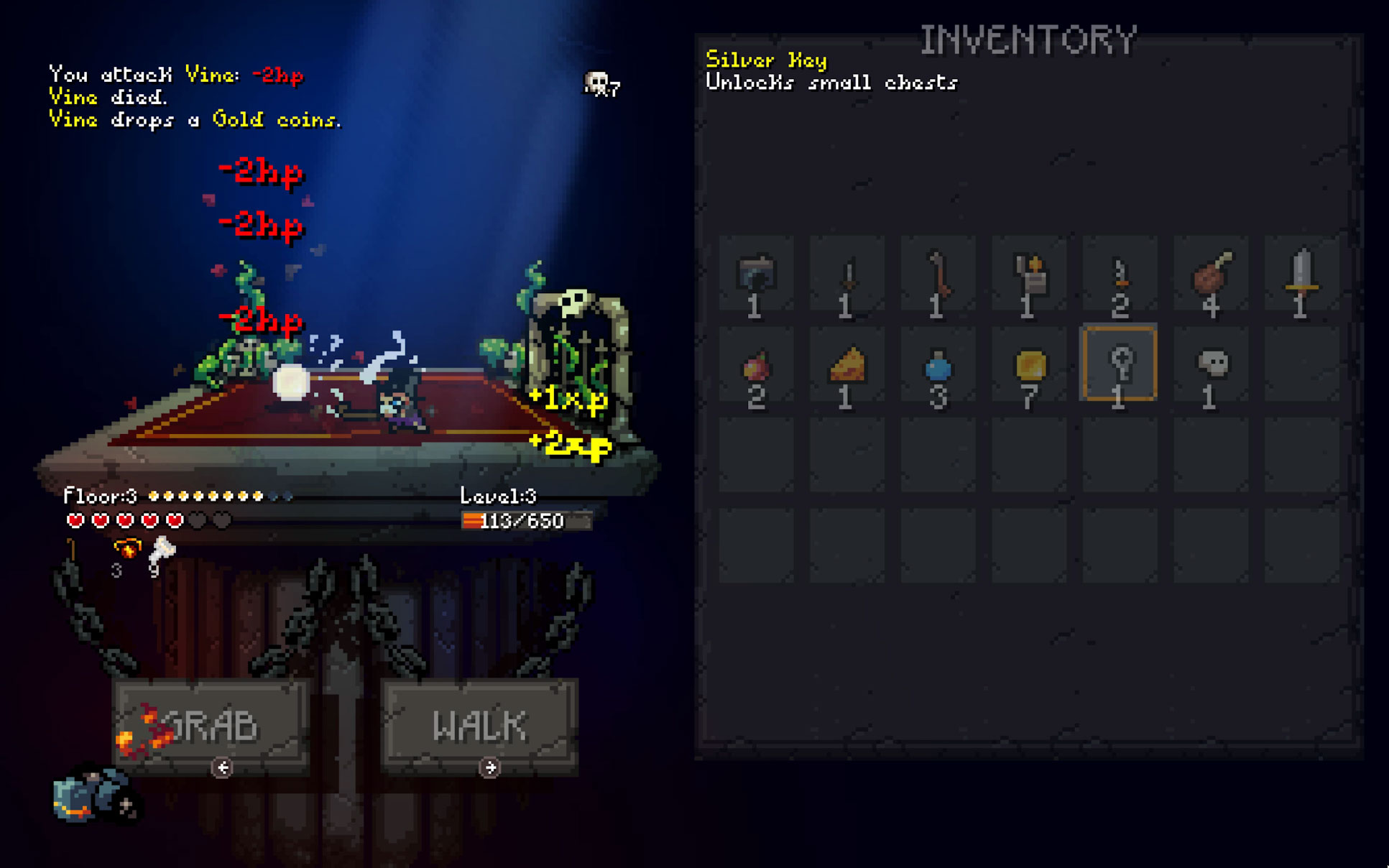
Task: Select the curved dagger stack of two
Action: (x=1120, y=276)
